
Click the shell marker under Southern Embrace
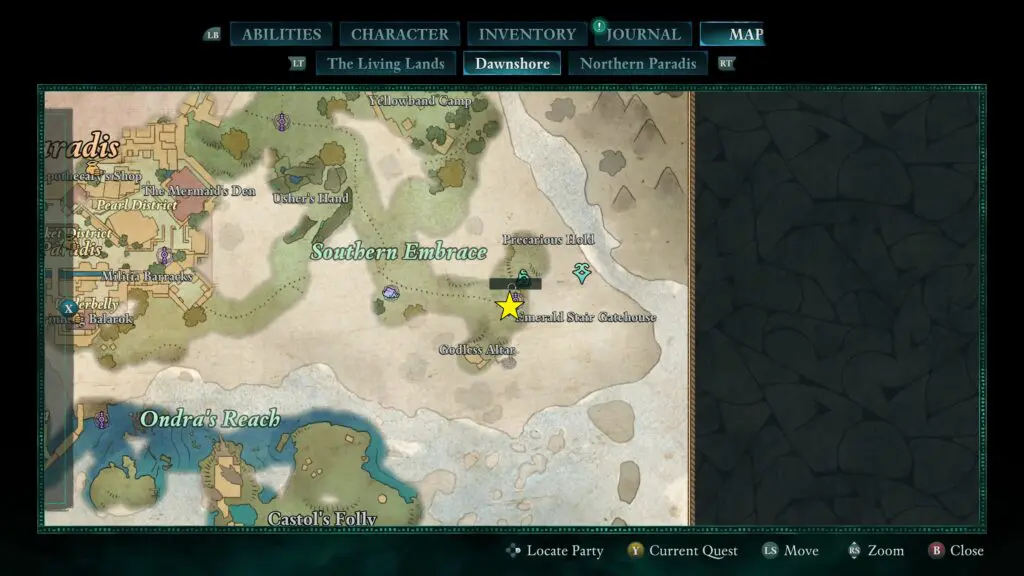(x=390, y=293)
